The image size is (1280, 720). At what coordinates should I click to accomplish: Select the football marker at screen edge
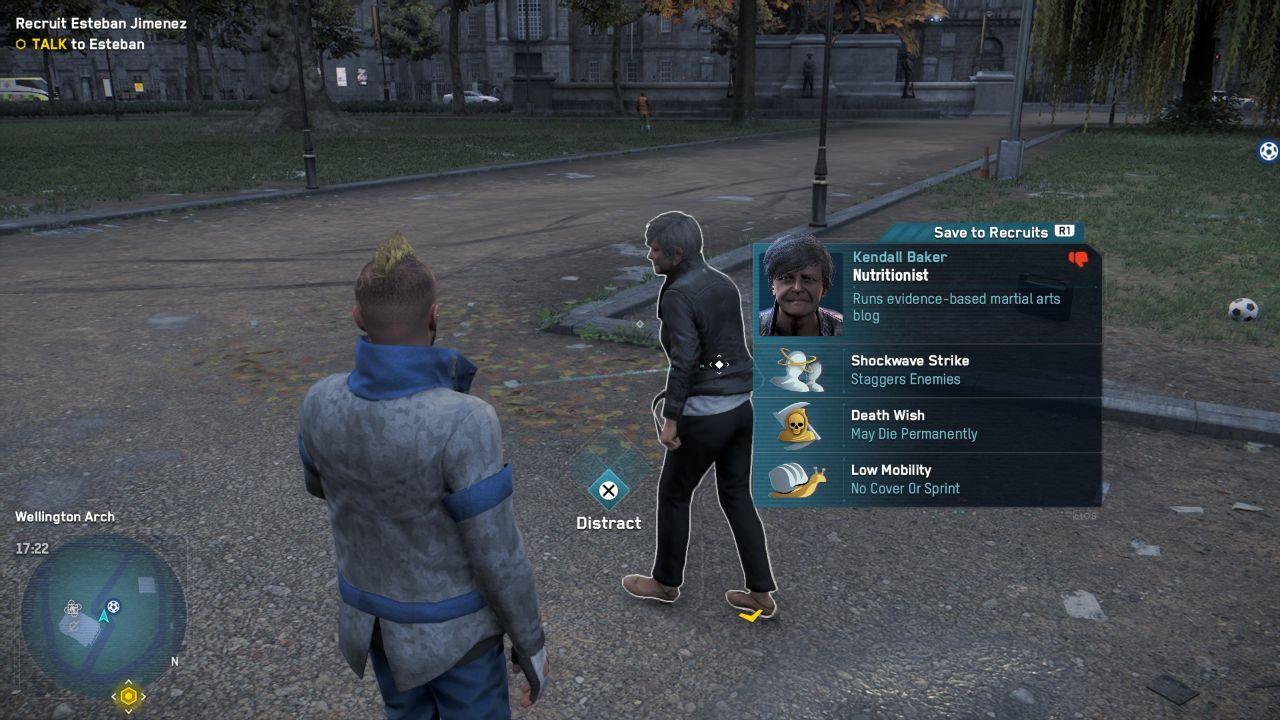1268,152
